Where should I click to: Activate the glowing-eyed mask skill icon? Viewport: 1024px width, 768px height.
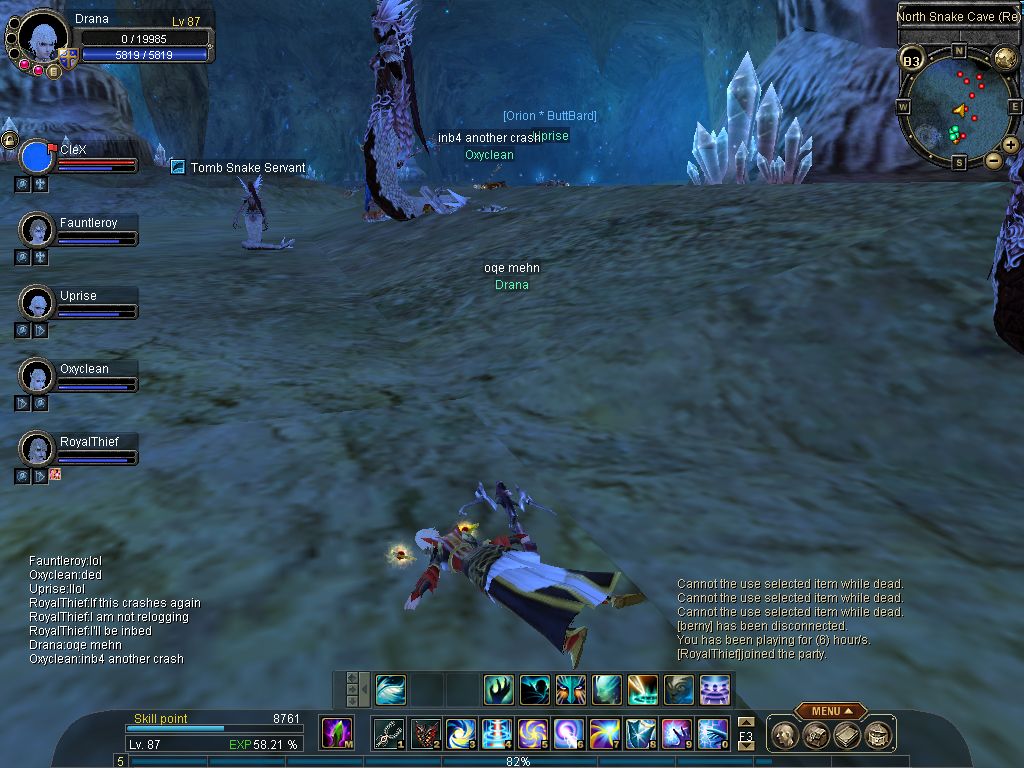(x=570, y=689)
